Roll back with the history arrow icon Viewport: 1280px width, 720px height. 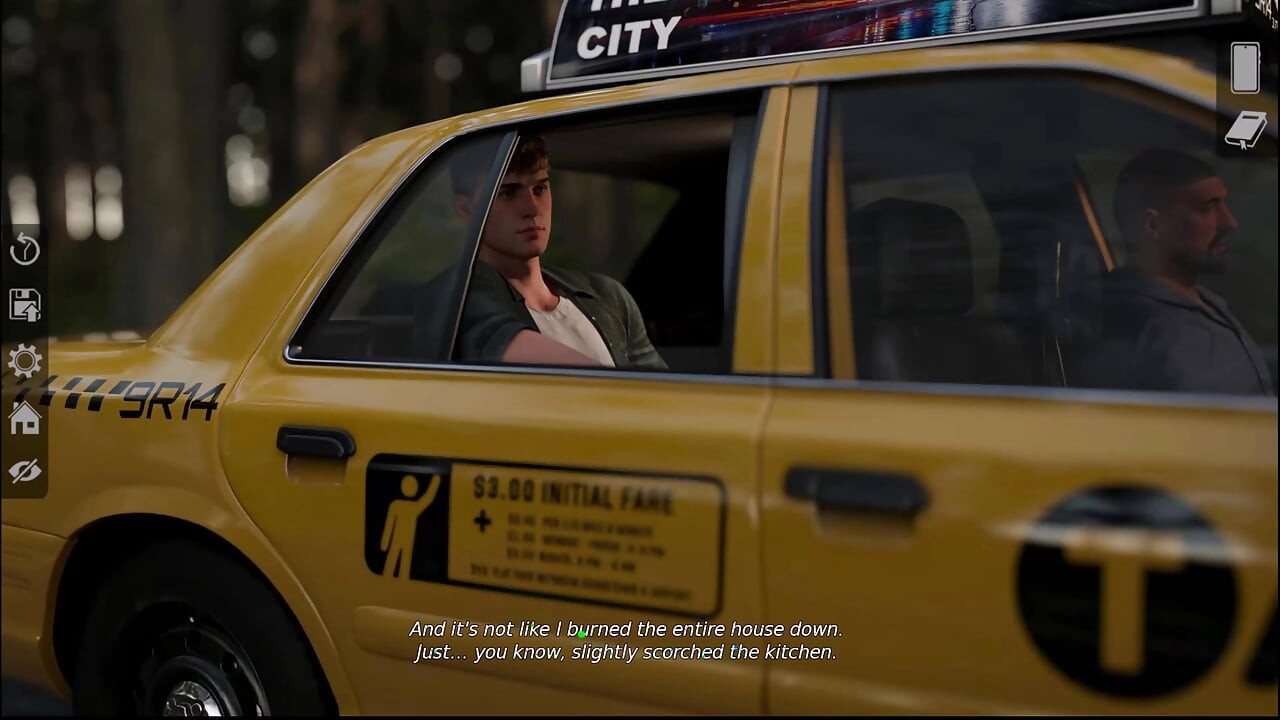pyautogui.click(x=25, y=250)
